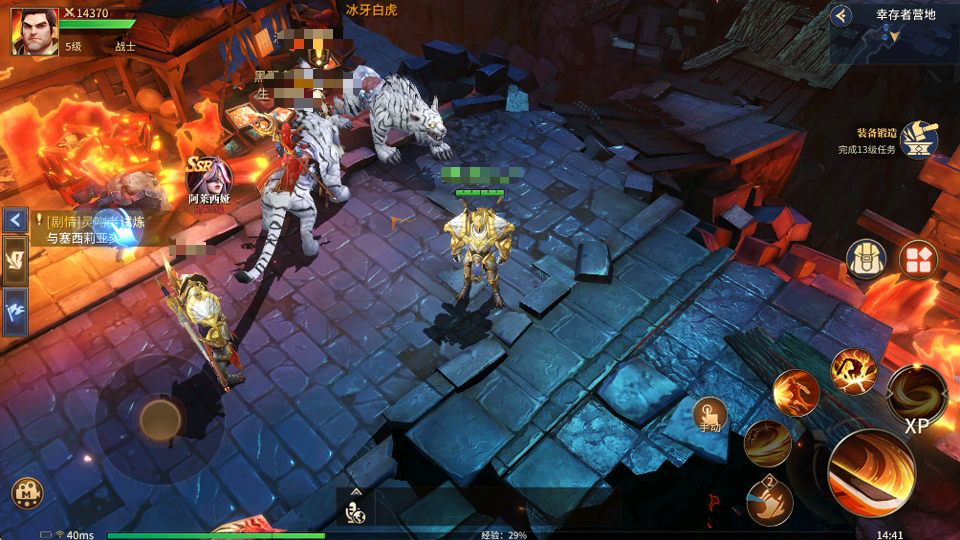
Task: Switch to the winged emblem side tab
Action: coord(16,260)
